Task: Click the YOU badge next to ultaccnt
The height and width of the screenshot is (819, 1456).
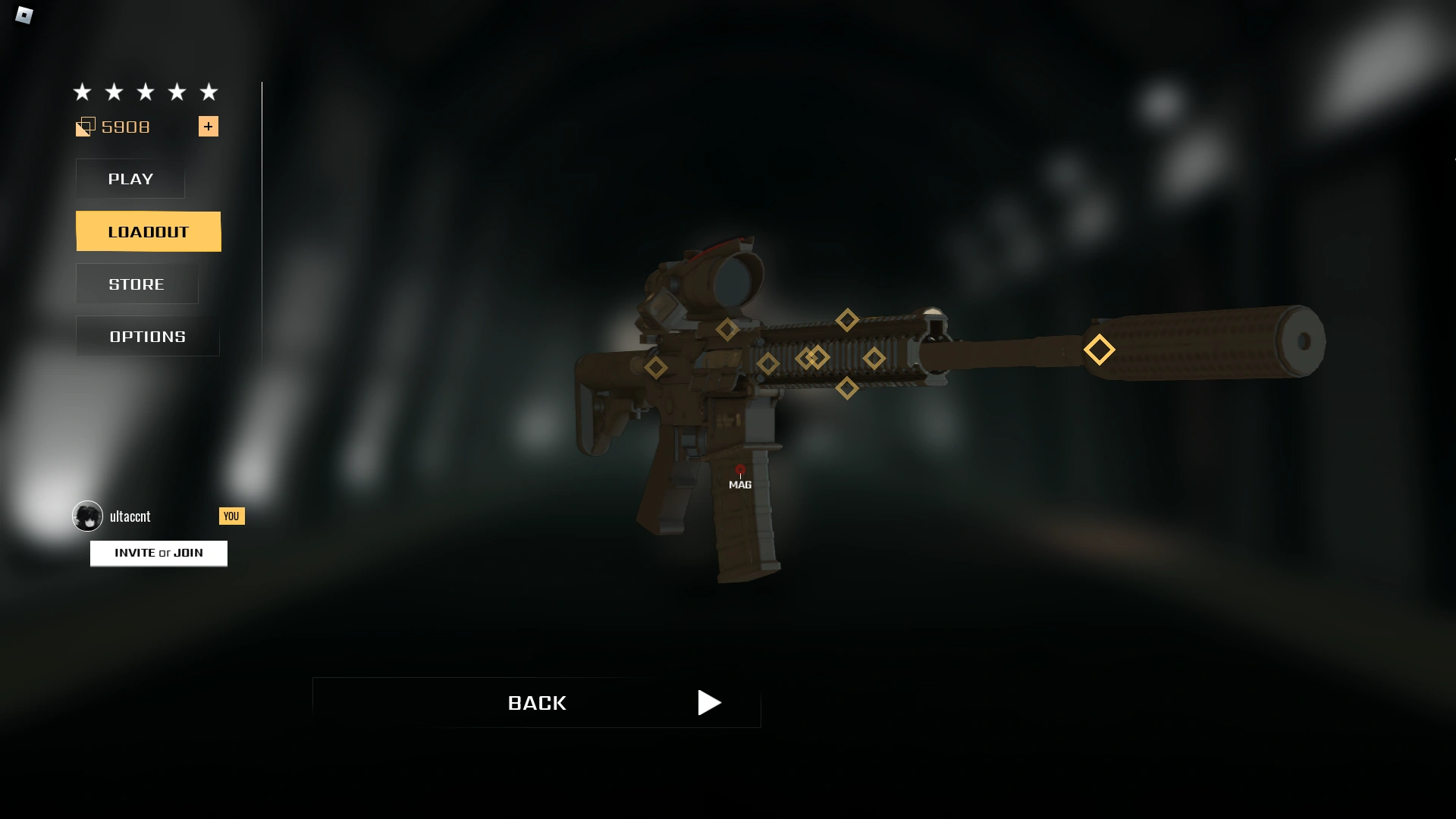Action: point(231,516)
